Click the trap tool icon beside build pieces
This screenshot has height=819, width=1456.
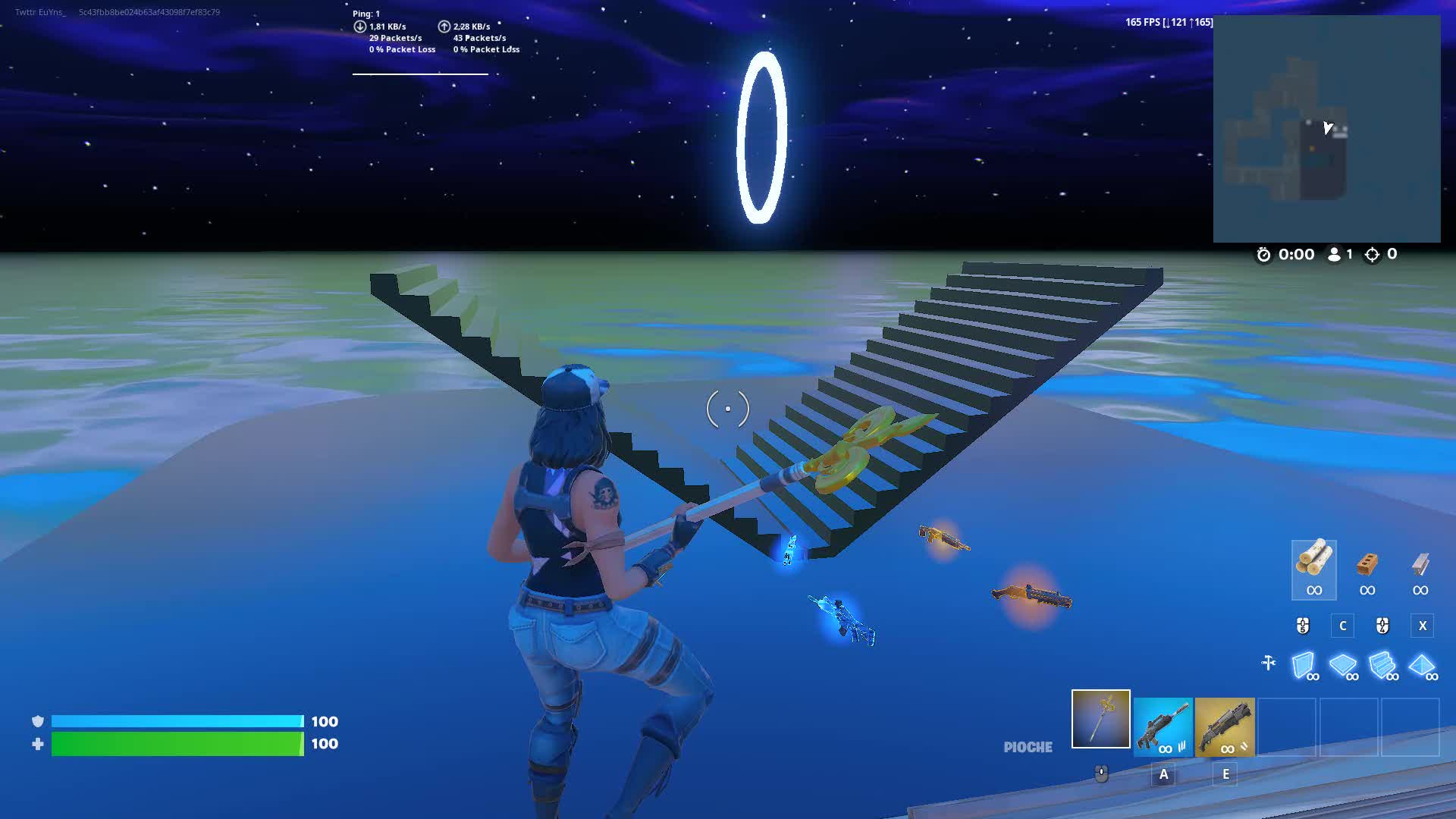click(x=1267, y=663)
